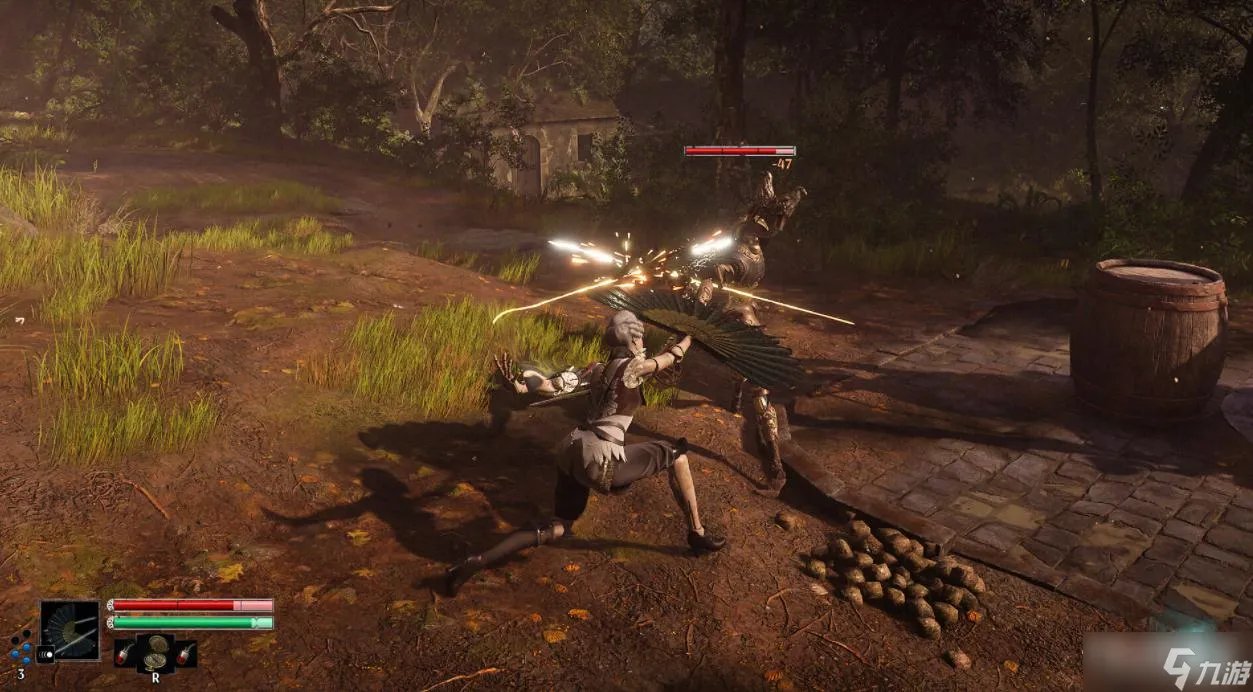Select the folding fan weapon icon

(70, 629)
